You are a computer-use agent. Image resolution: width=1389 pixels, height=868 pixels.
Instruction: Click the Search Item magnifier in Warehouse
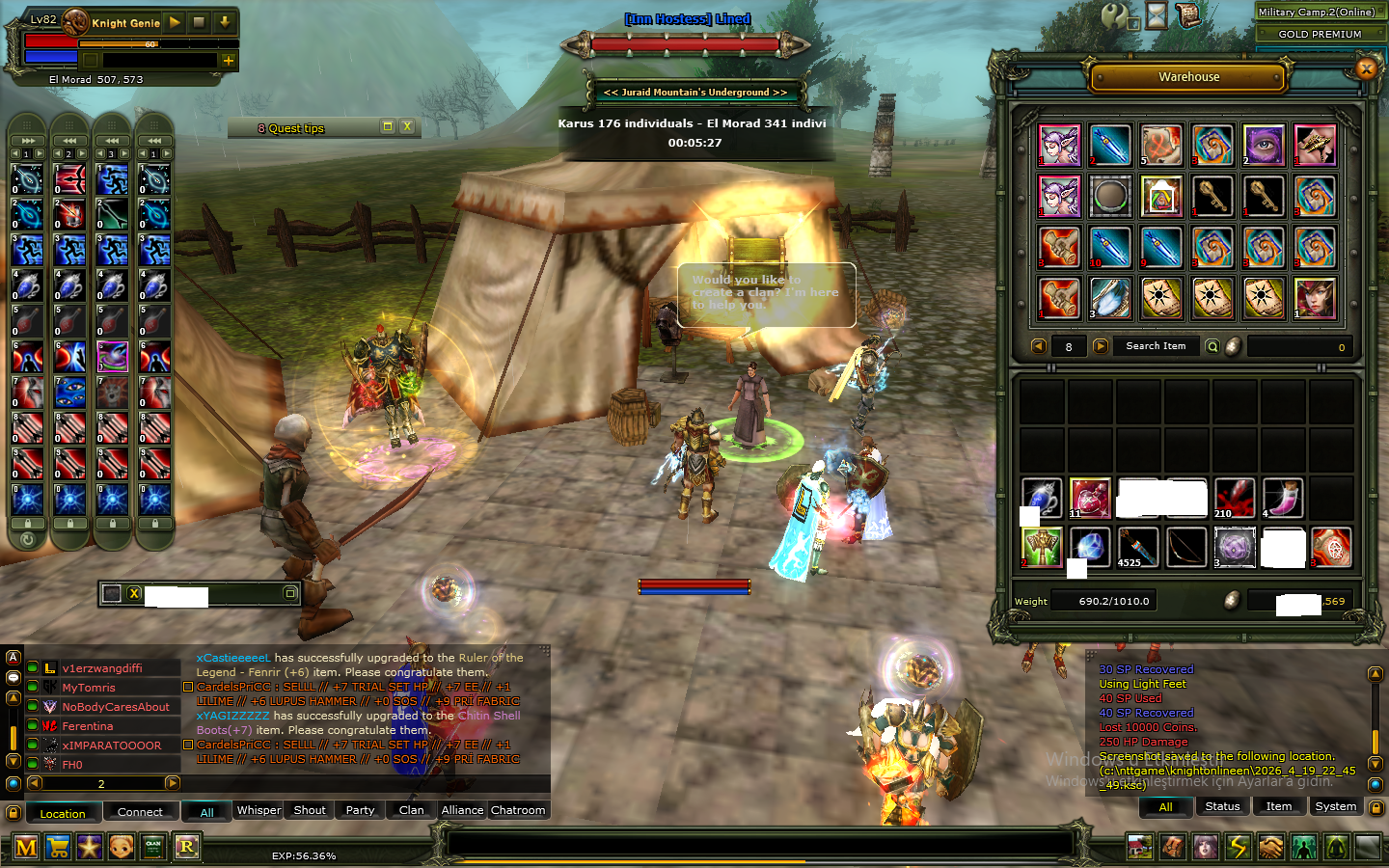point(1213,345)
